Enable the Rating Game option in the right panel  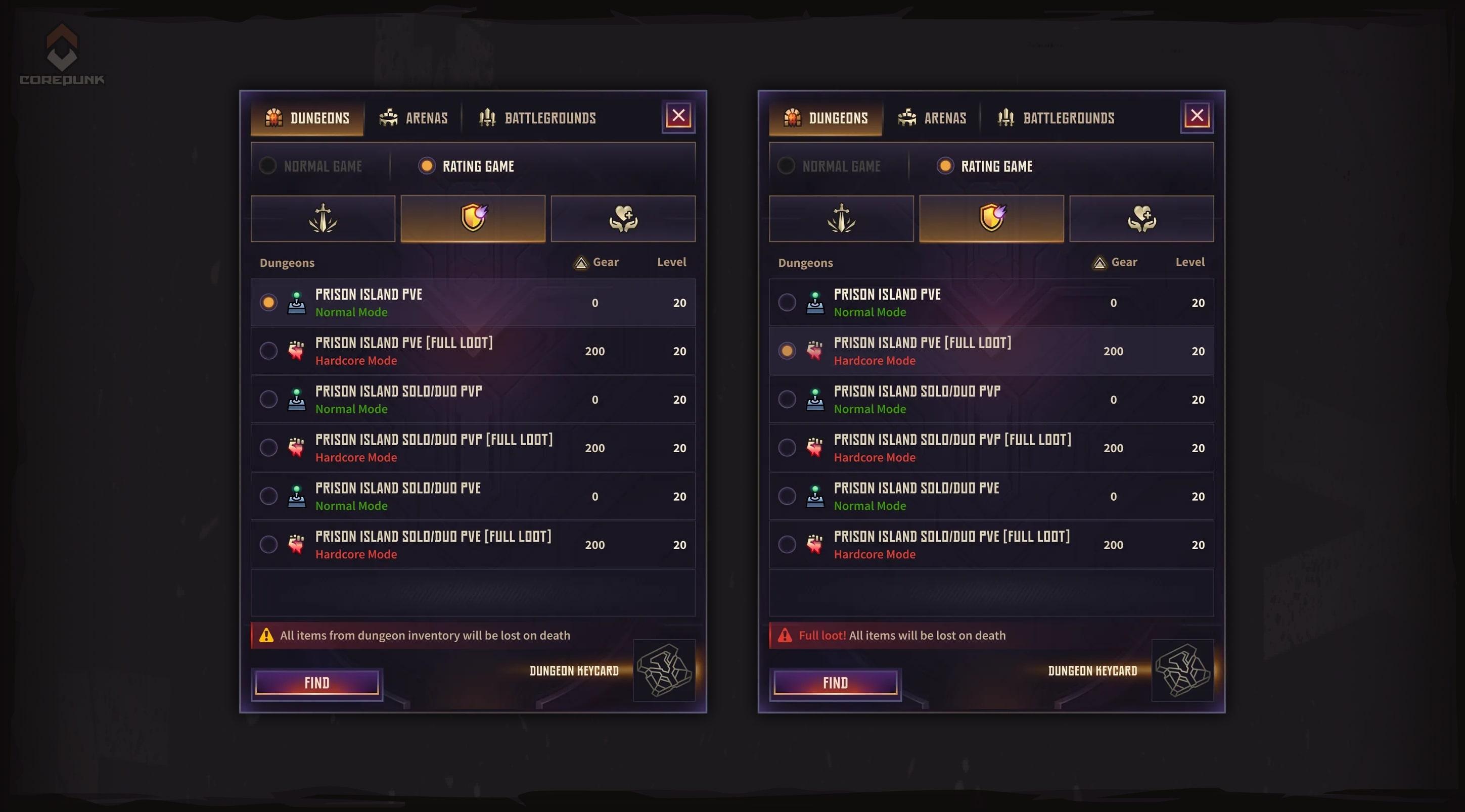(x=945, y=165)
